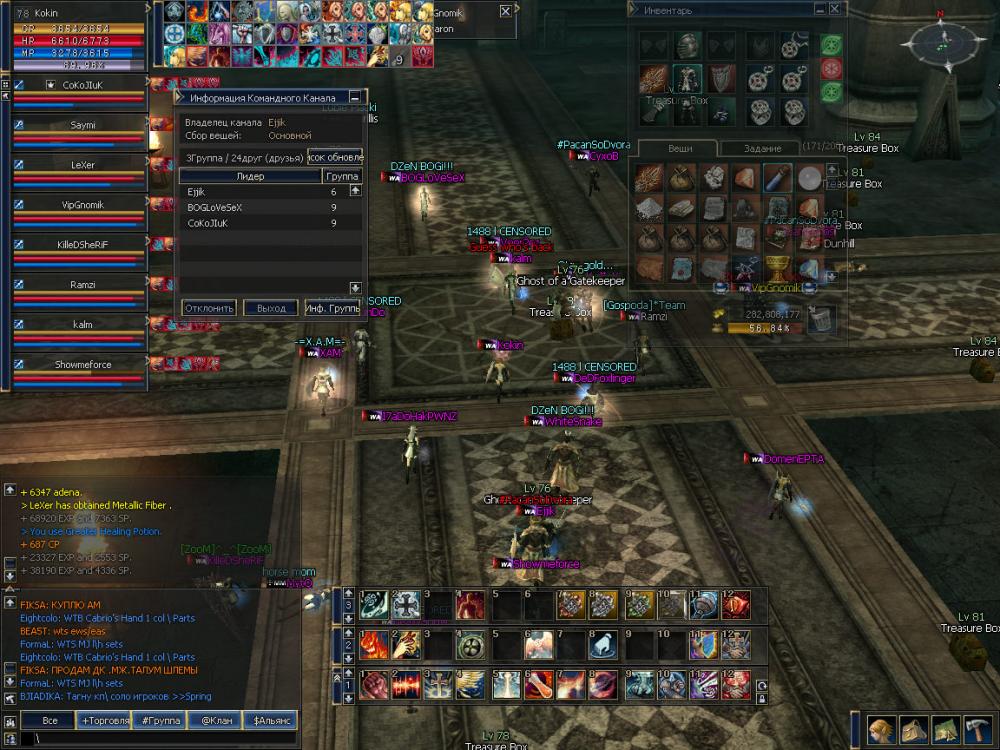Screen dimensions: 1000x750
Task: Open group info with Инф. Группы button
Action: (333, 308)
